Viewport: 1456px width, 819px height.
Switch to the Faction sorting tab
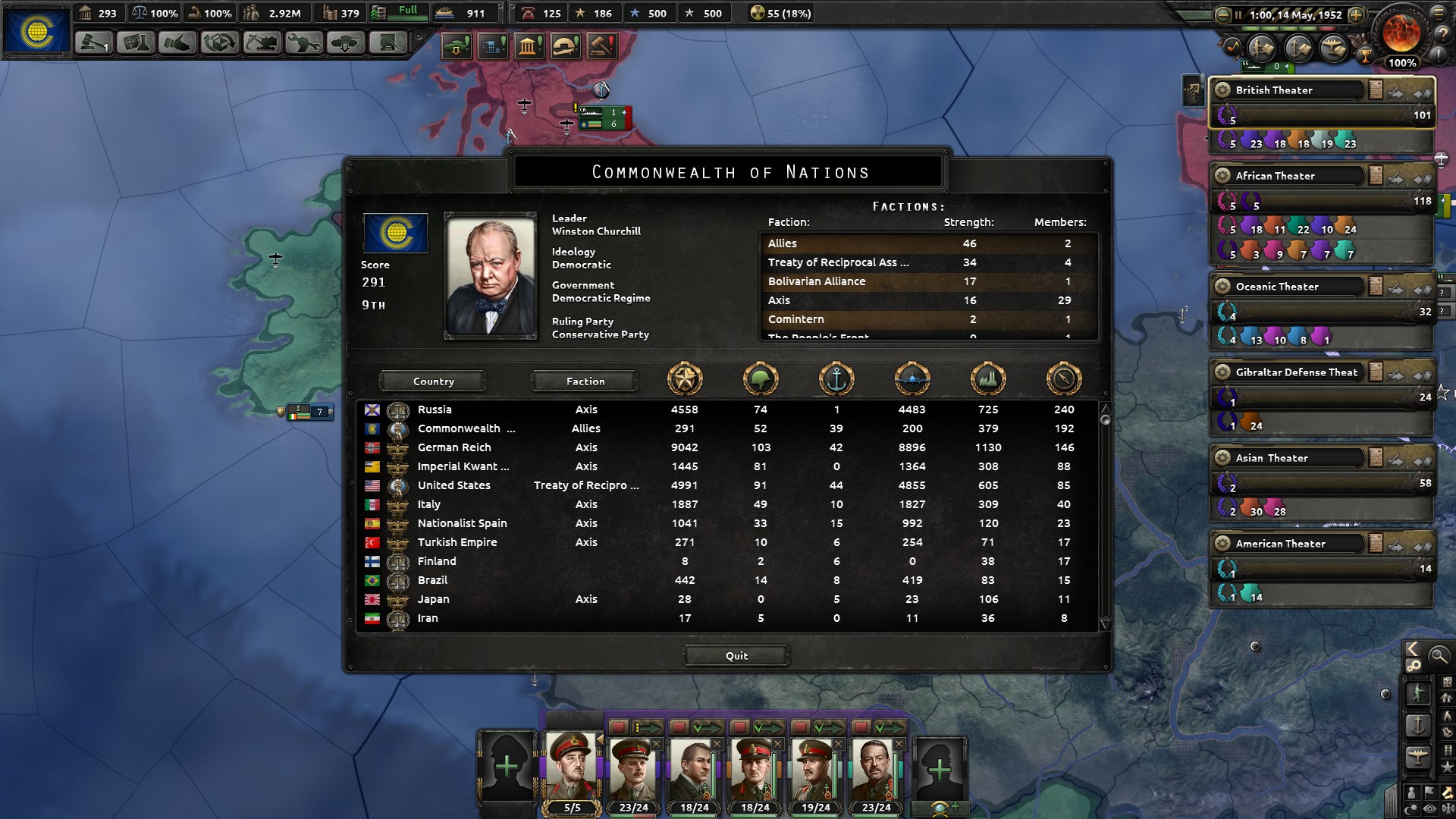click(585, 381)
